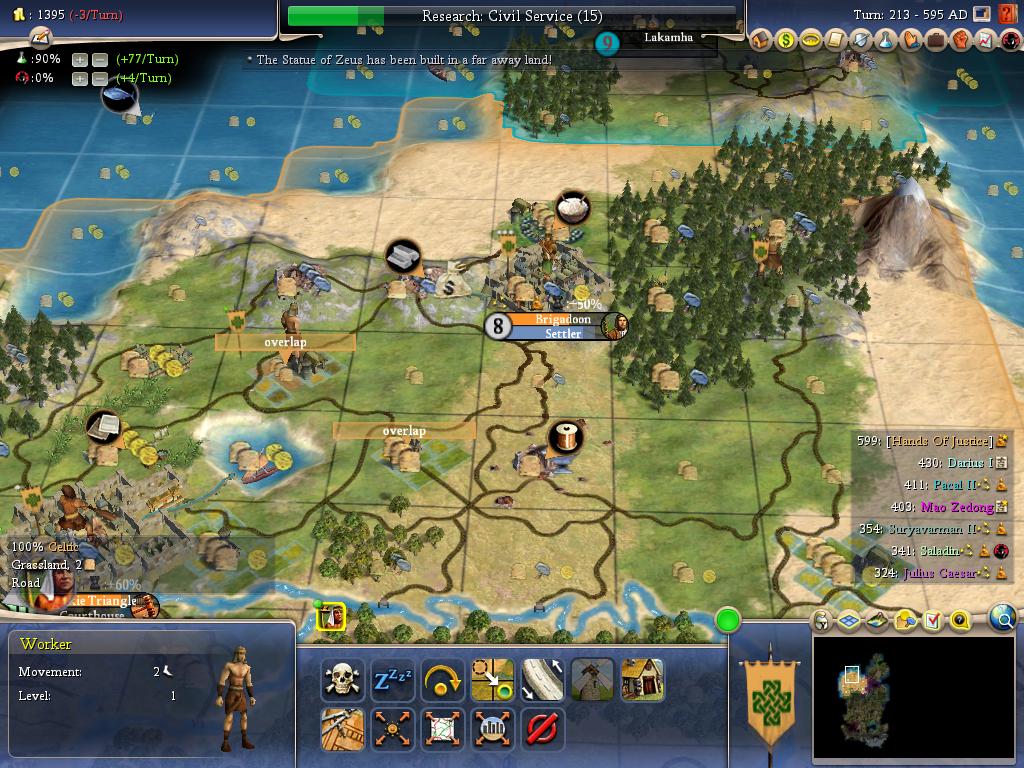1024x768 pixels.
Task: Build a cottage improvement
Action: (642, 681)
